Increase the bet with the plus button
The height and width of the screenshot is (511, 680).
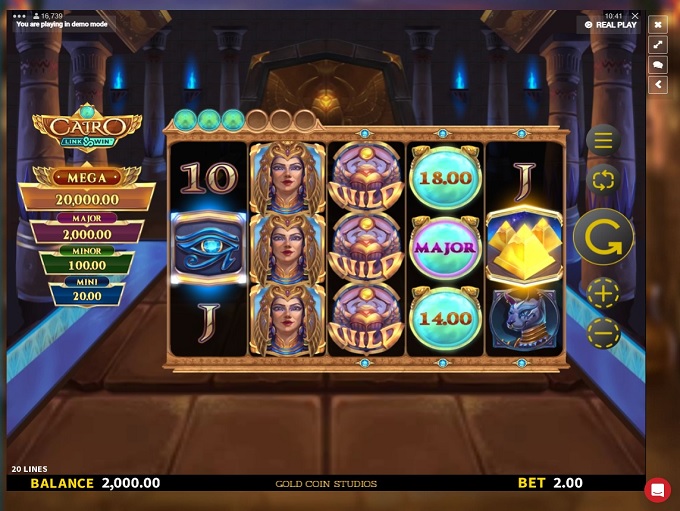pyautogui.click(x=603, y=294)
